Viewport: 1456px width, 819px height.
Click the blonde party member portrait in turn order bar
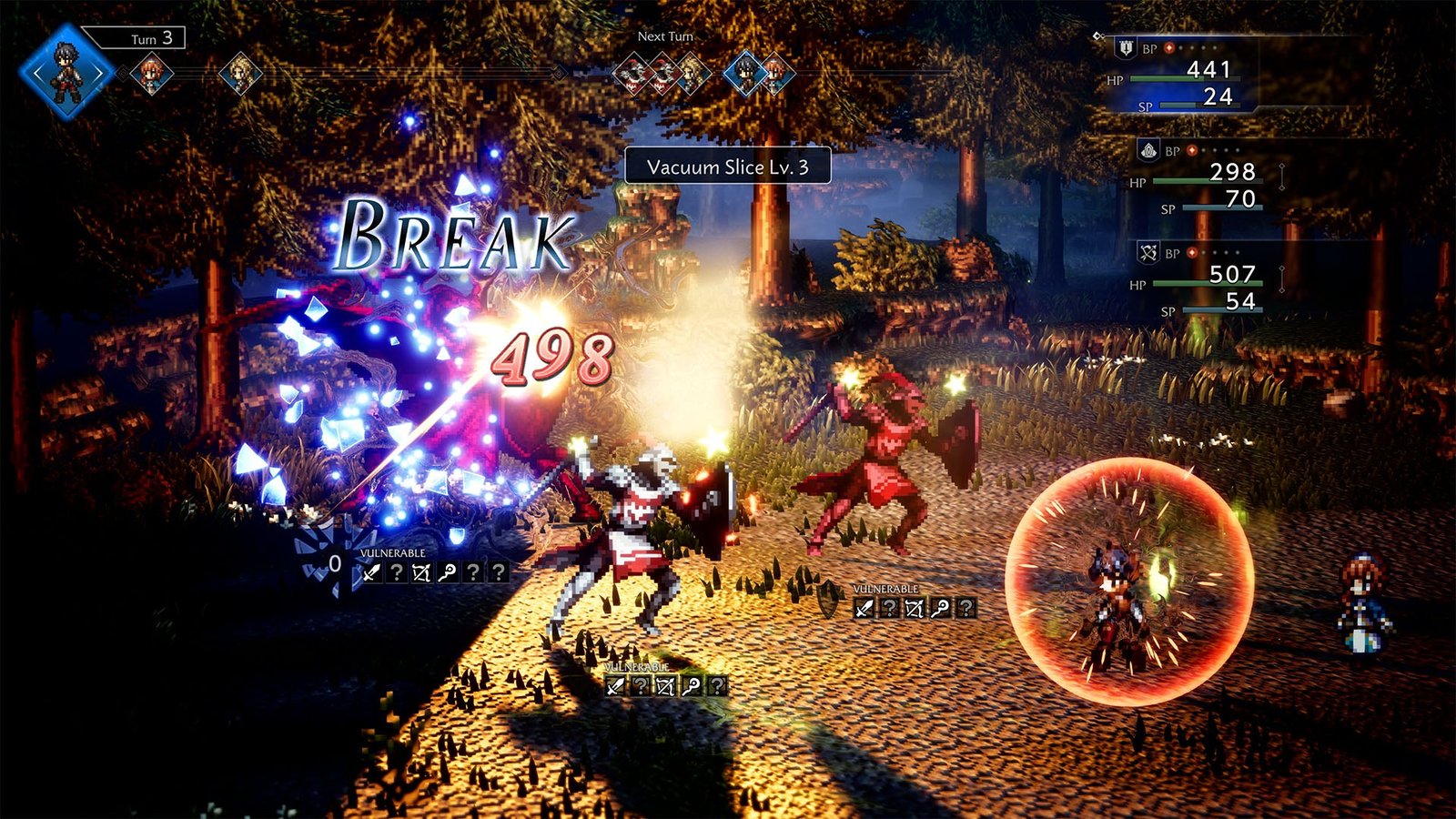[239, 73]
